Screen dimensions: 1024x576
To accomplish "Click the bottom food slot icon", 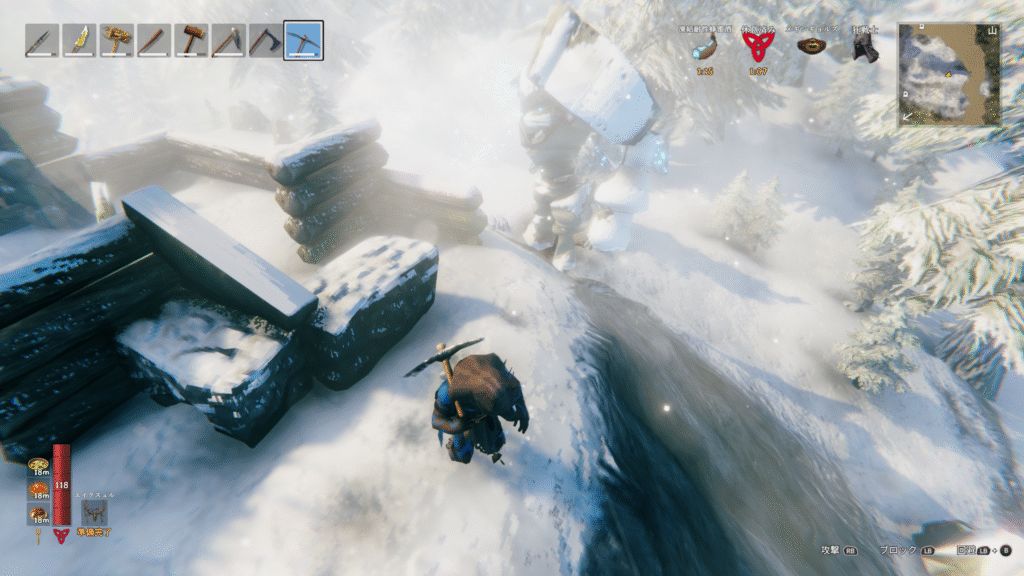I will click(x=39, y=514).
